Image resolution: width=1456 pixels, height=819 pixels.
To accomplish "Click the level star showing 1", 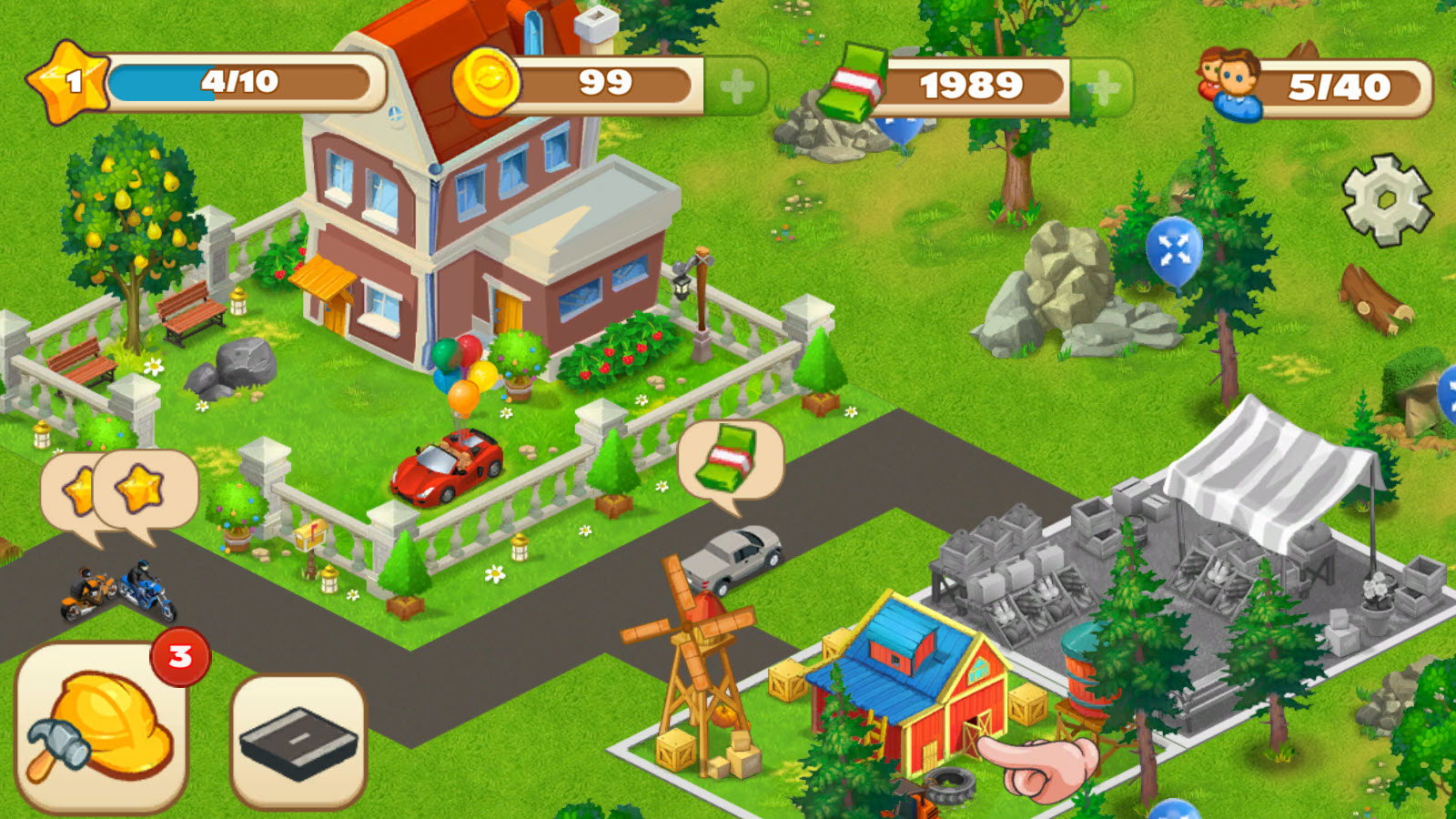I will point(68,82).
